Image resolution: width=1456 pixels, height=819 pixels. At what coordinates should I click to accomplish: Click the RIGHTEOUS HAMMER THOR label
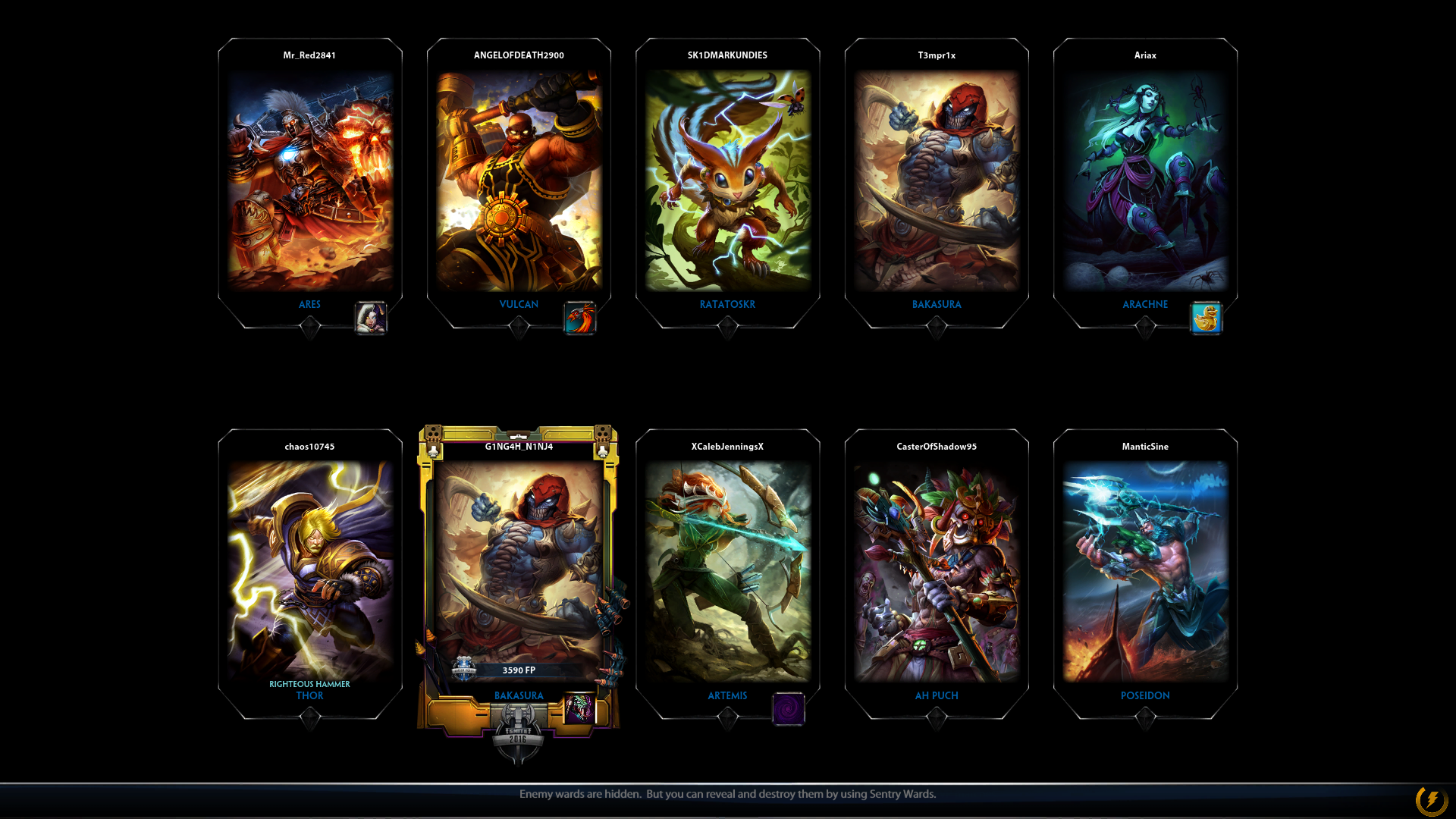[x=309, y=689]
